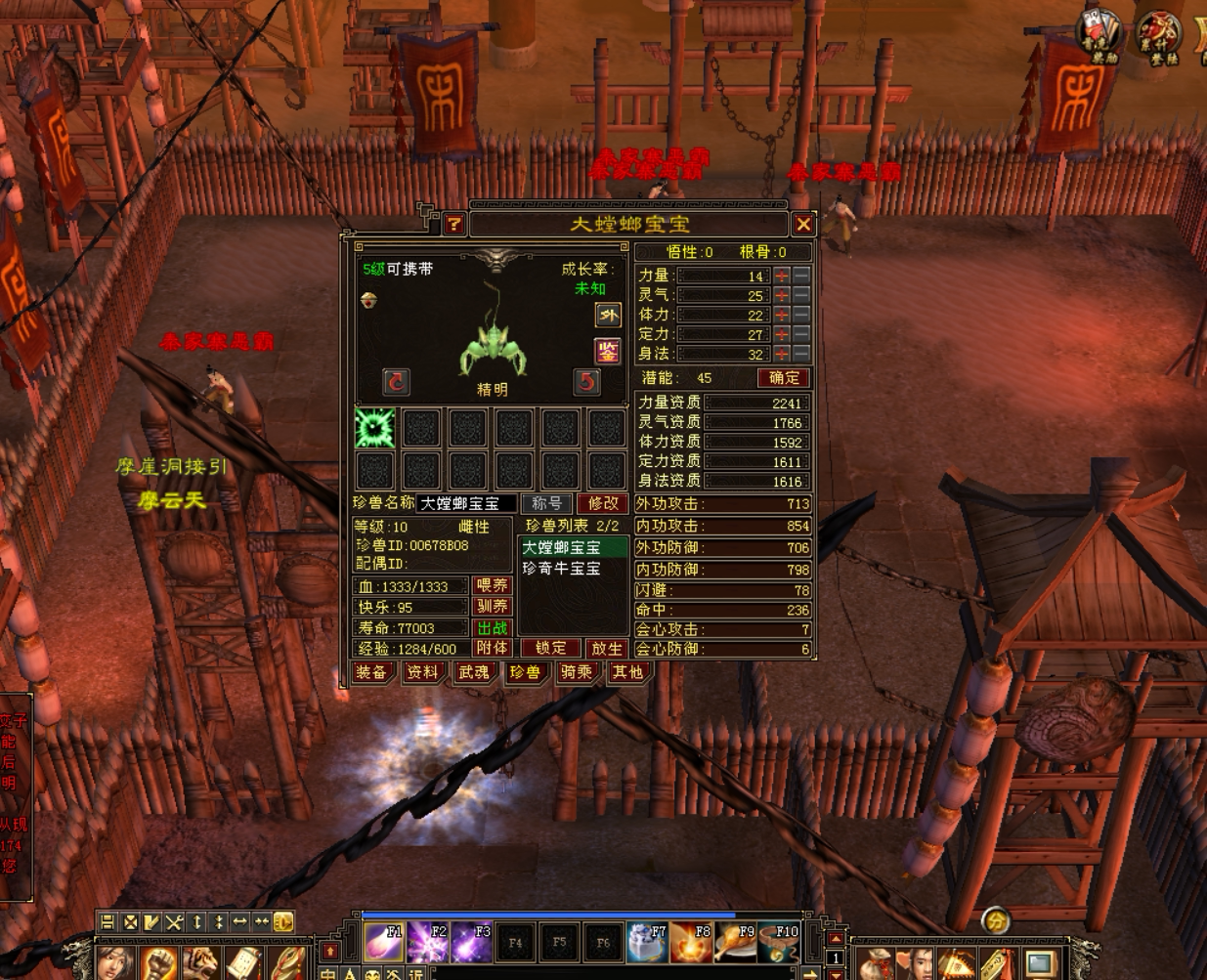Image resolution: width=1207 pixels, height=980 pixels.
Task: Open the question mark help button
Action: click(453, 225)
